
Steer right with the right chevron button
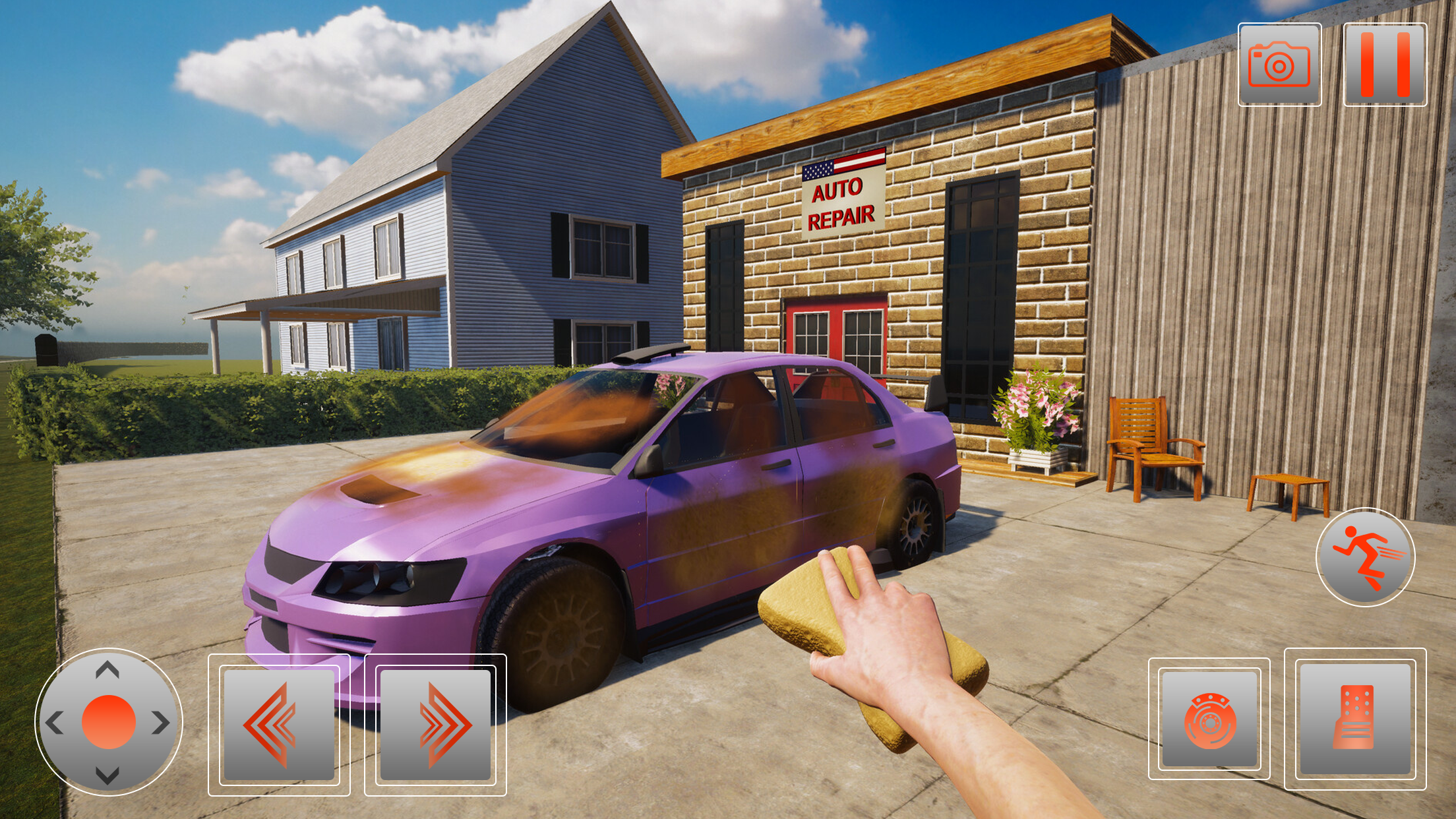click(x=435, y=725)
